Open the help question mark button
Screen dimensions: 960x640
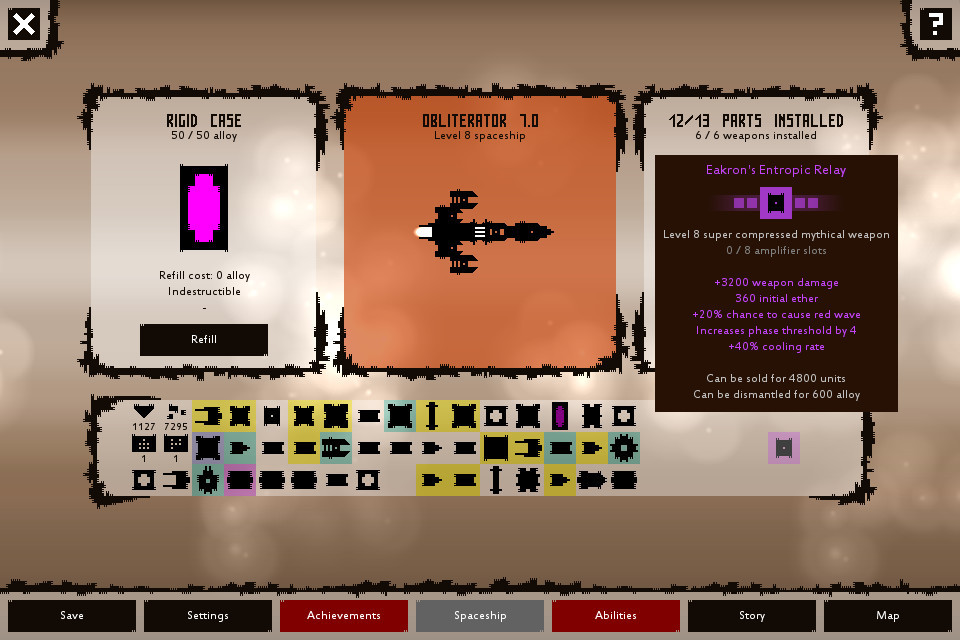[935, 24]
